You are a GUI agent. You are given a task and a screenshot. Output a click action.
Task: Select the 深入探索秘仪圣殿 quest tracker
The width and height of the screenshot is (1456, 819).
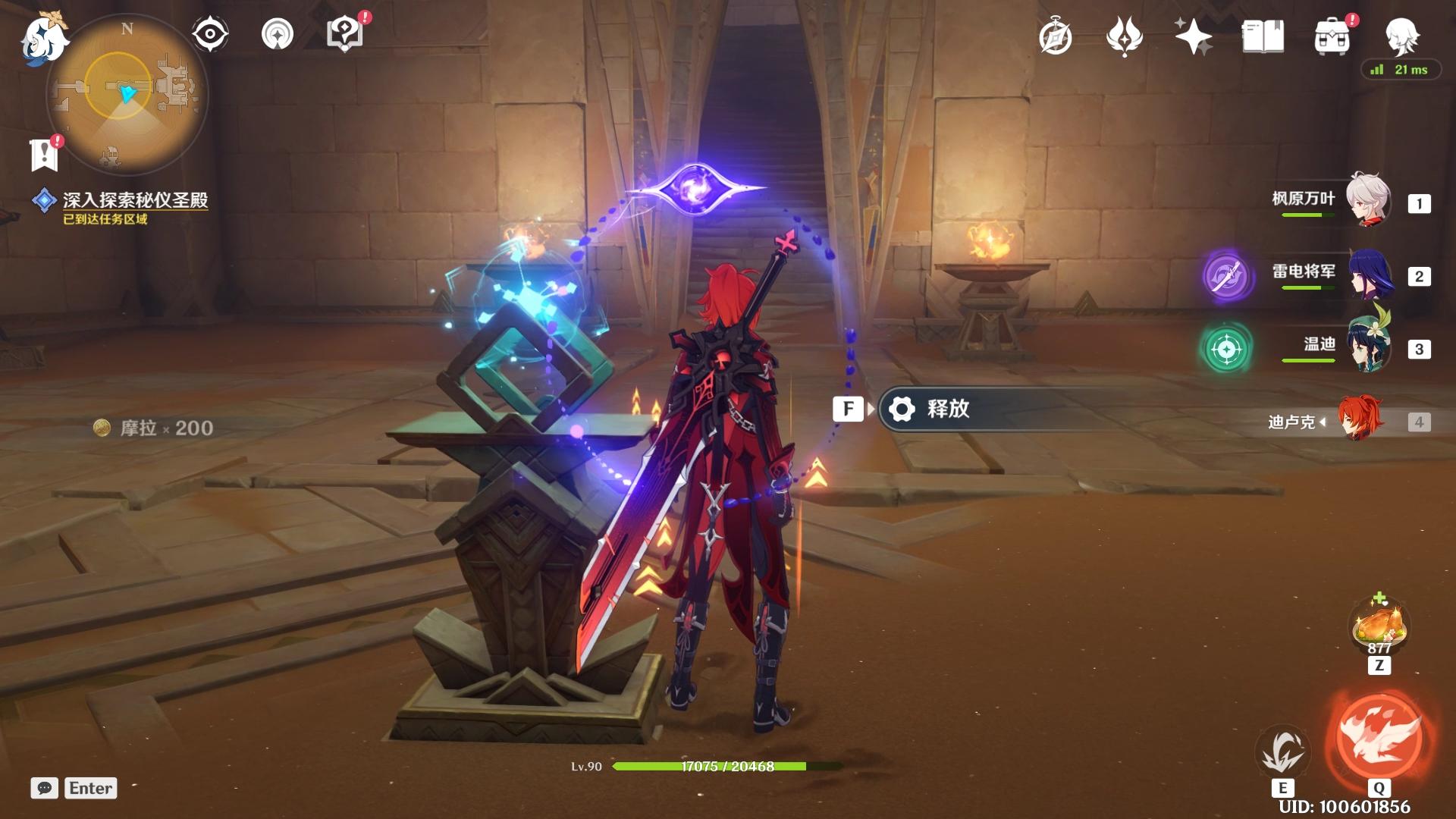(135, 200)
